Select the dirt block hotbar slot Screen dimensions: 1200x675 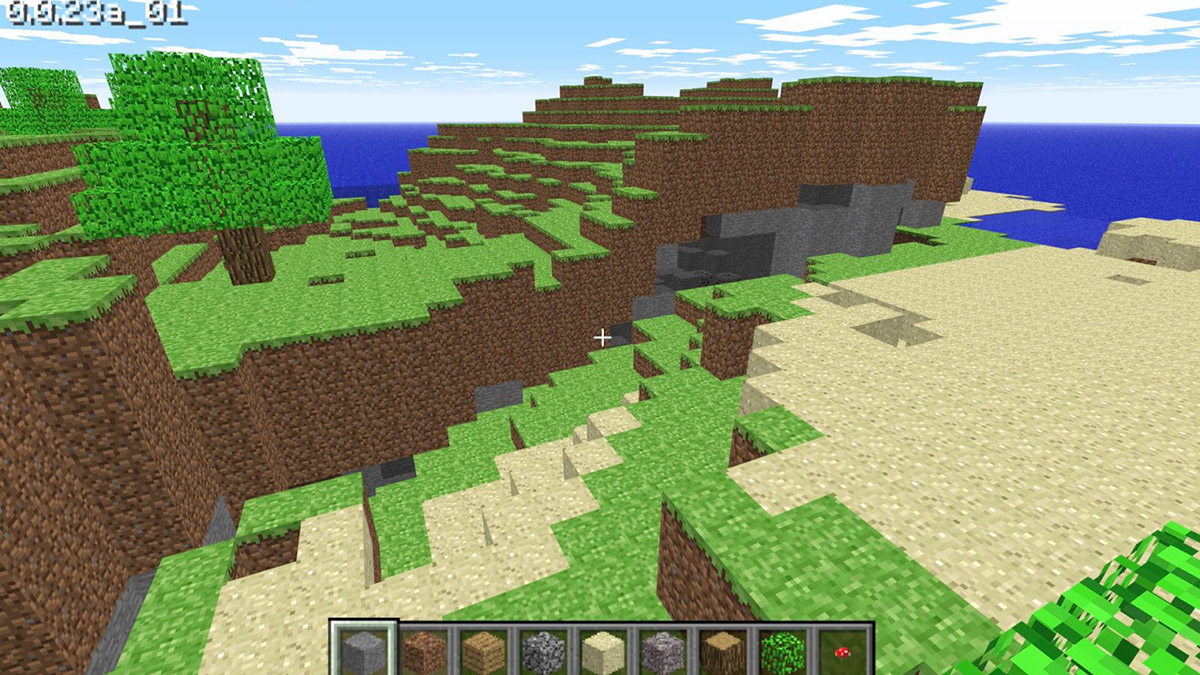pyautogui.click(x=424, y=651)
